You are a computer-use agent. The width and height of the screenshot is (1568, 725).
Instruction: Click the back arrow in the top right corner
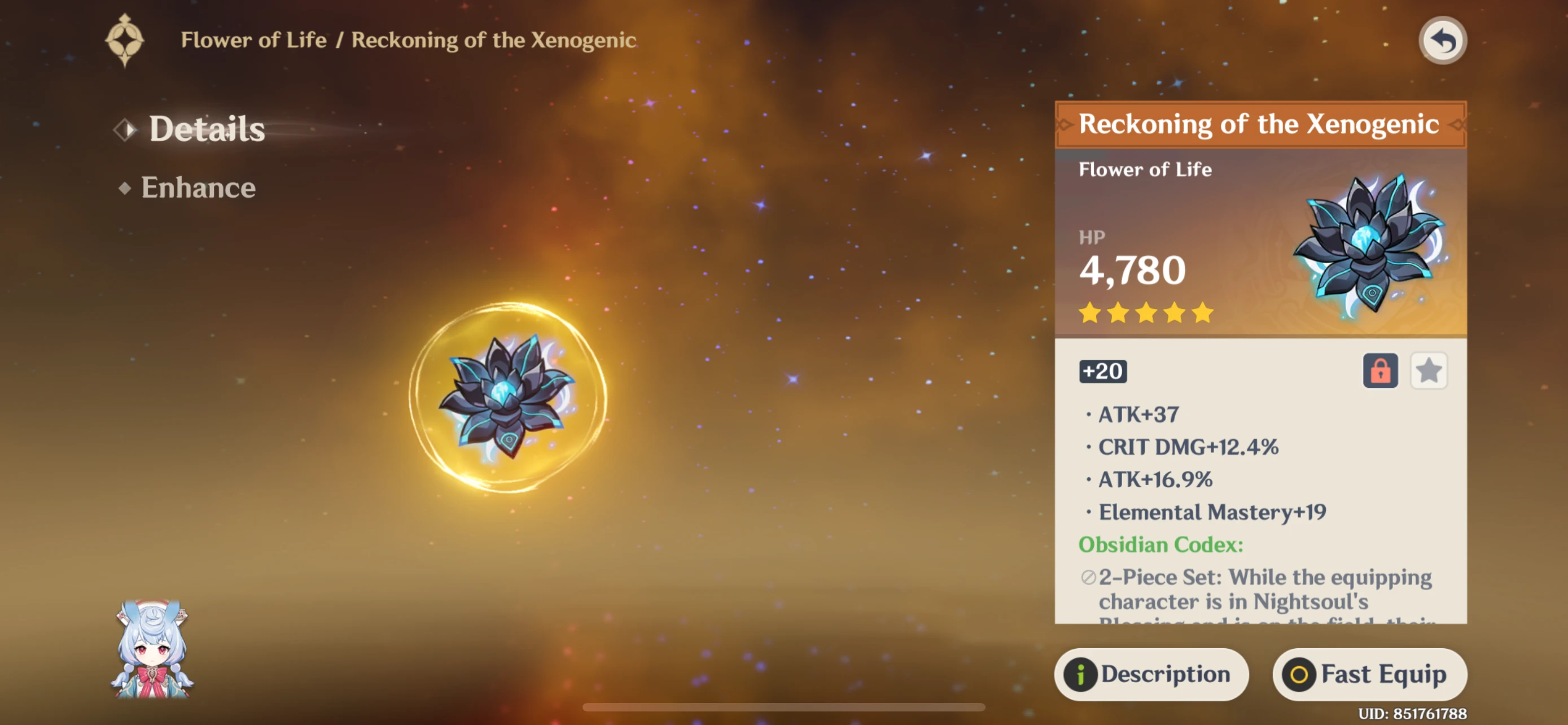(x=1443, y=40)
